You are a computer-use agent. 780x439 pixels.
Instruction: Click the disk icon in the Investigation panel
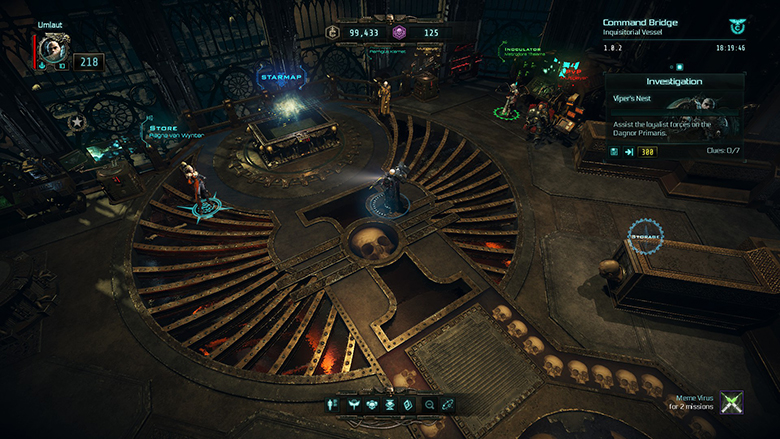point(613,152)
